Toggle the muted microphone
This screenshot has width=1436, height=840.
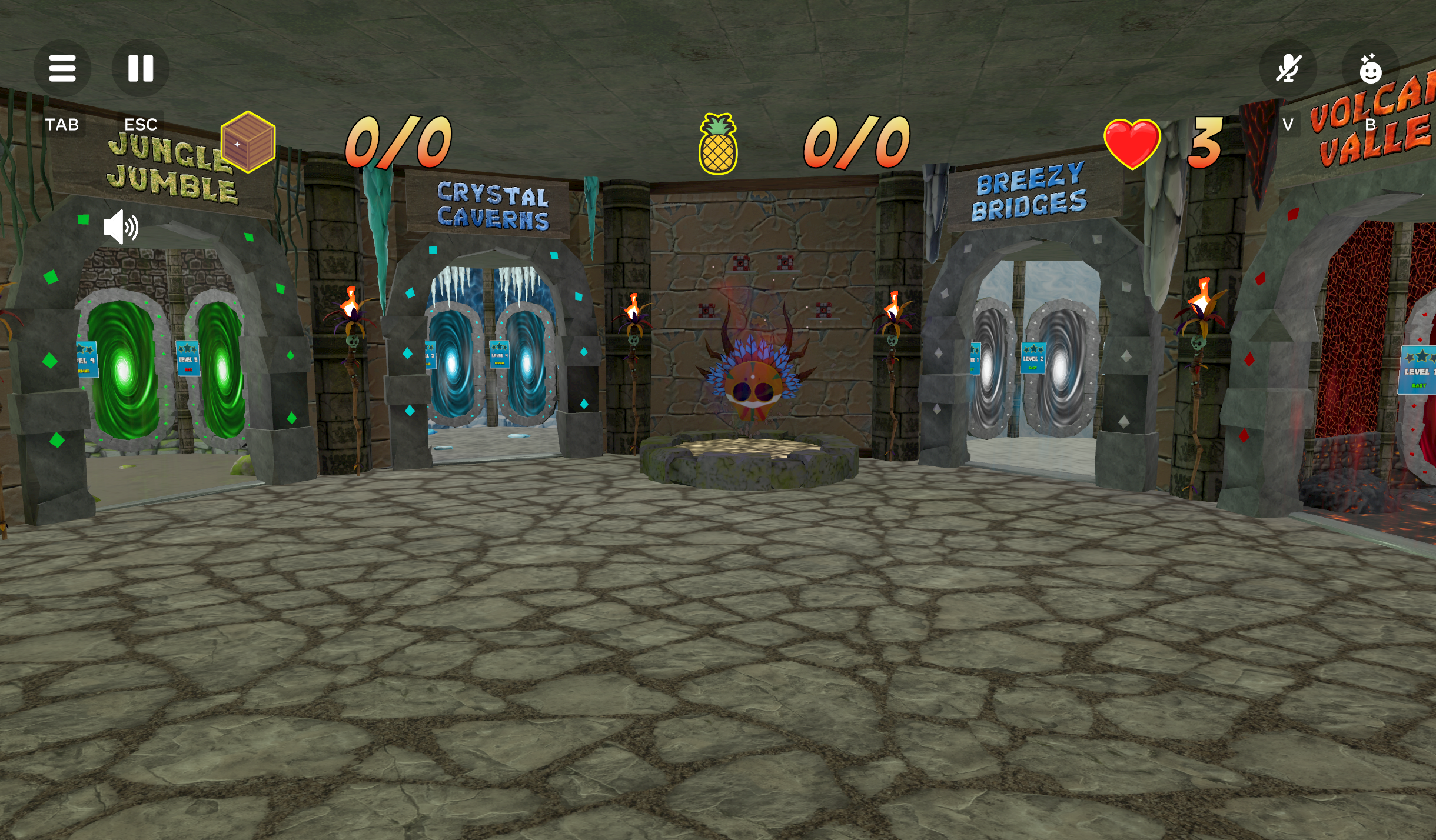pos(1288,69)
